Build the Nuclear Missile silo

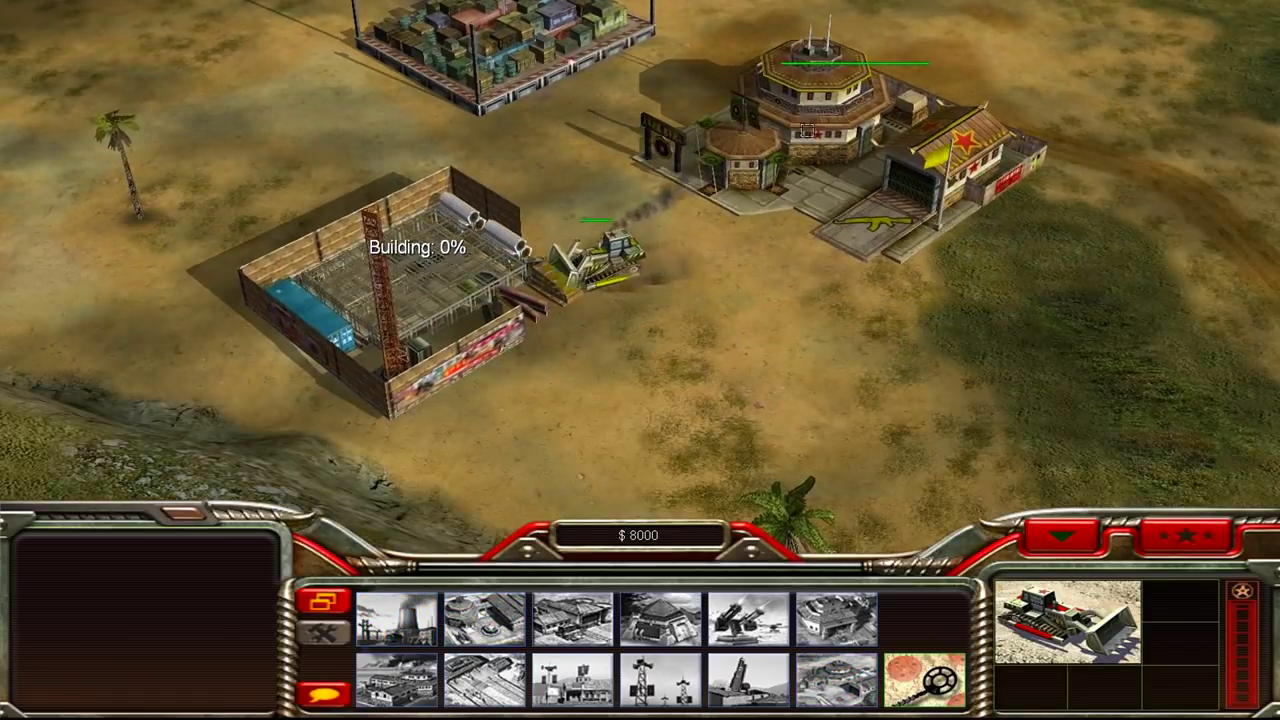[747, 678]
